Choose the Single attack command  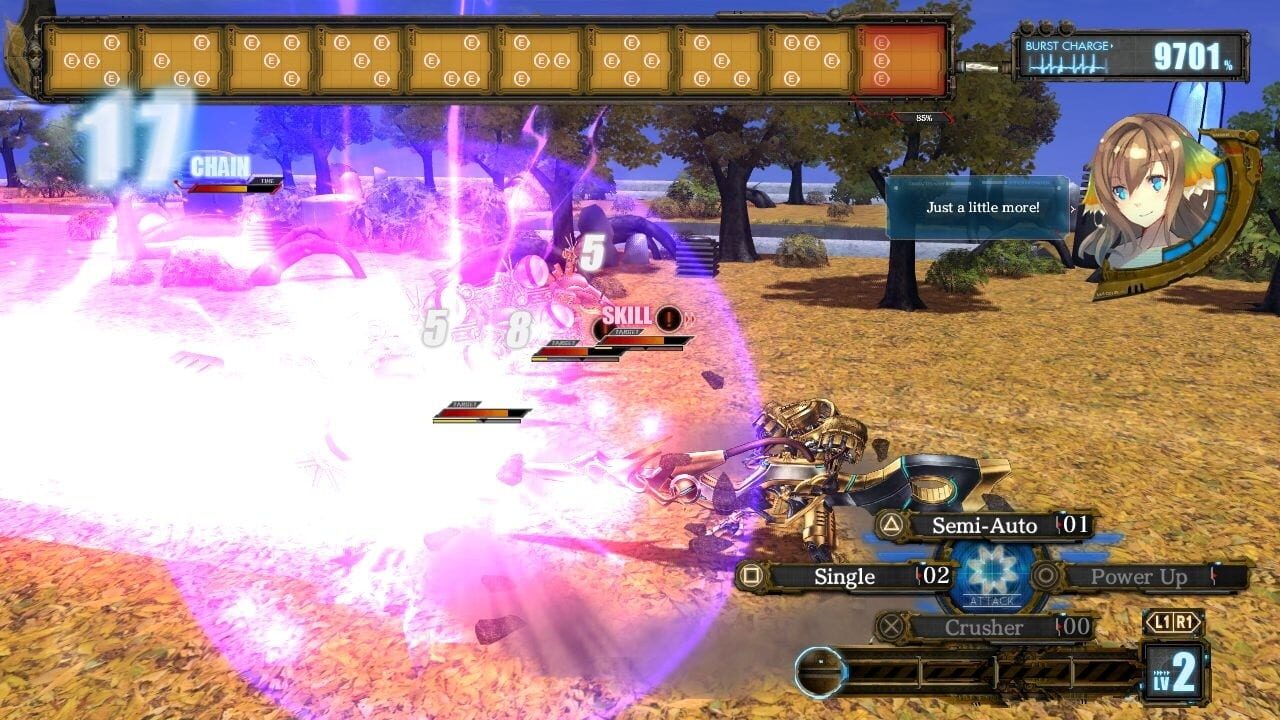click(x=847, y=576)
